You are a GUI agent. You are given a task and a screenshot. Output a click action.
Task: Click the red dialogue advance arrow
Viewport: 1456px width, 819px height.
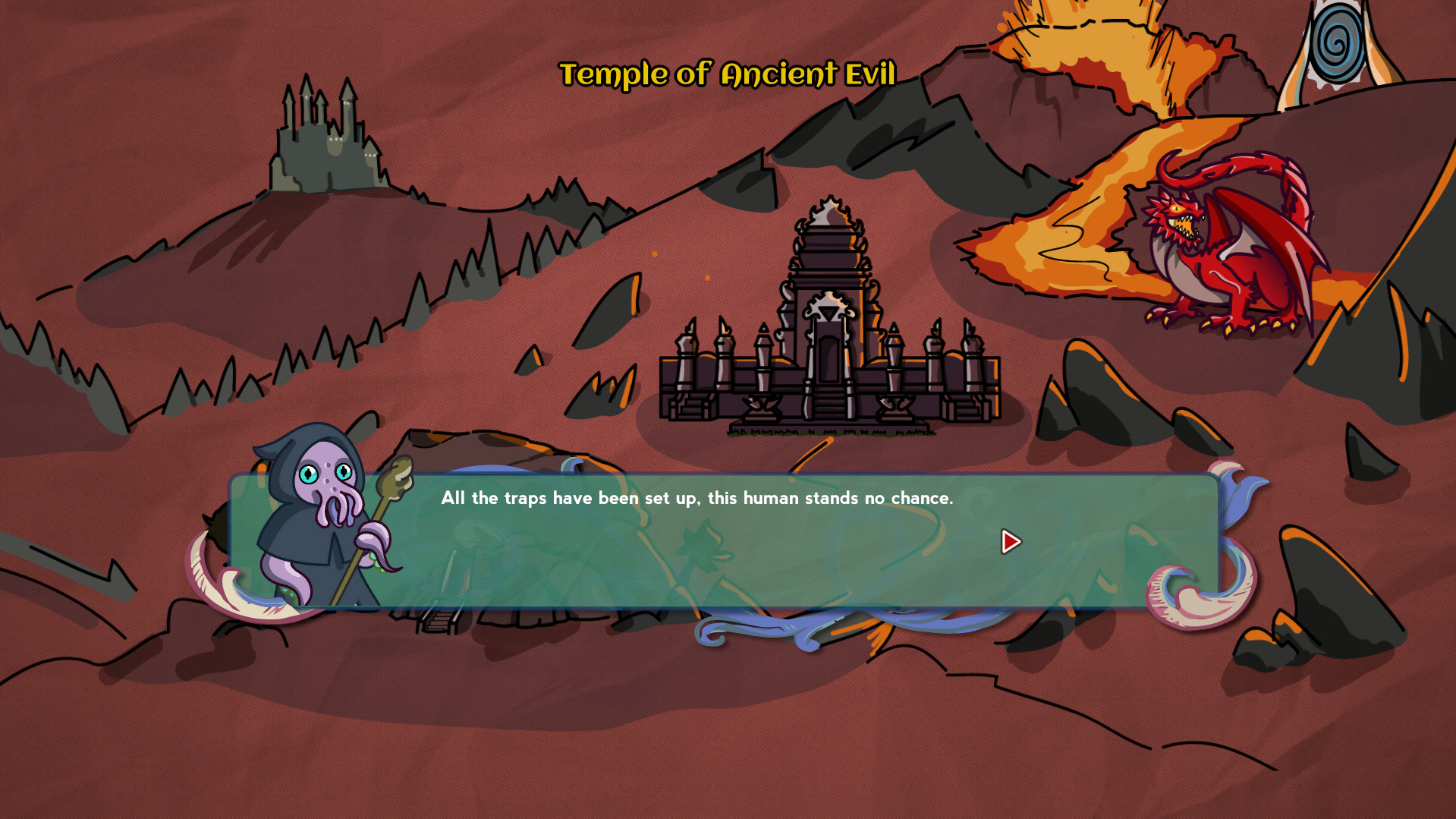coord(1010,542)
